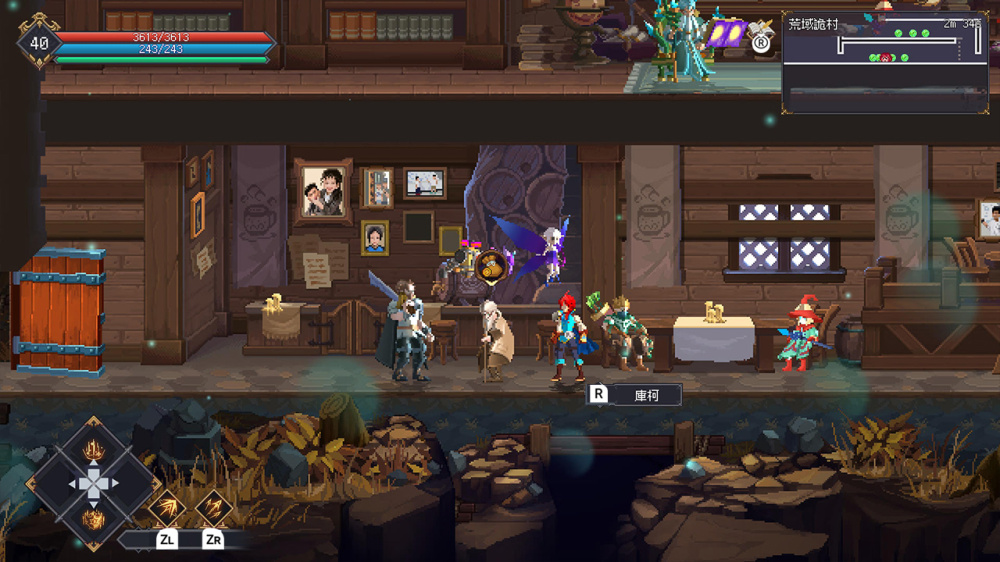Open the minimap of 荒域詭村
Image resolution: width=1000 pixels, height=562 pixels.
(884, 60)
